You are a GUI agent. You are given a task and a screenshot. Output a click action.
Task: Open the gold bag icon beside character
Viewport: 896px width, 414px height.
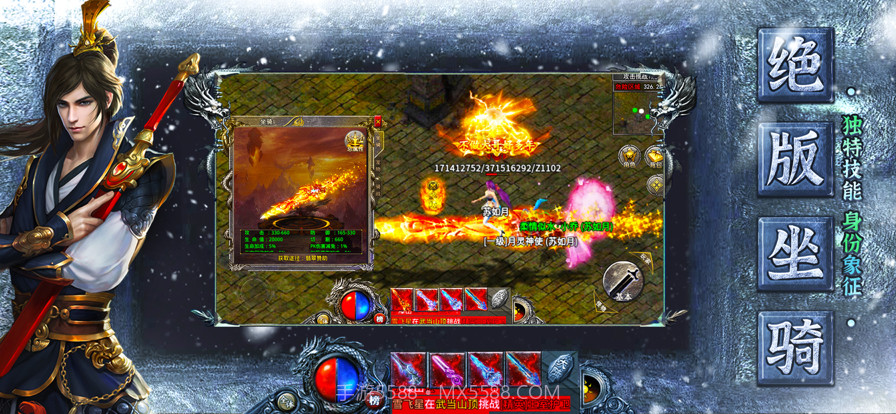[655, 154]
